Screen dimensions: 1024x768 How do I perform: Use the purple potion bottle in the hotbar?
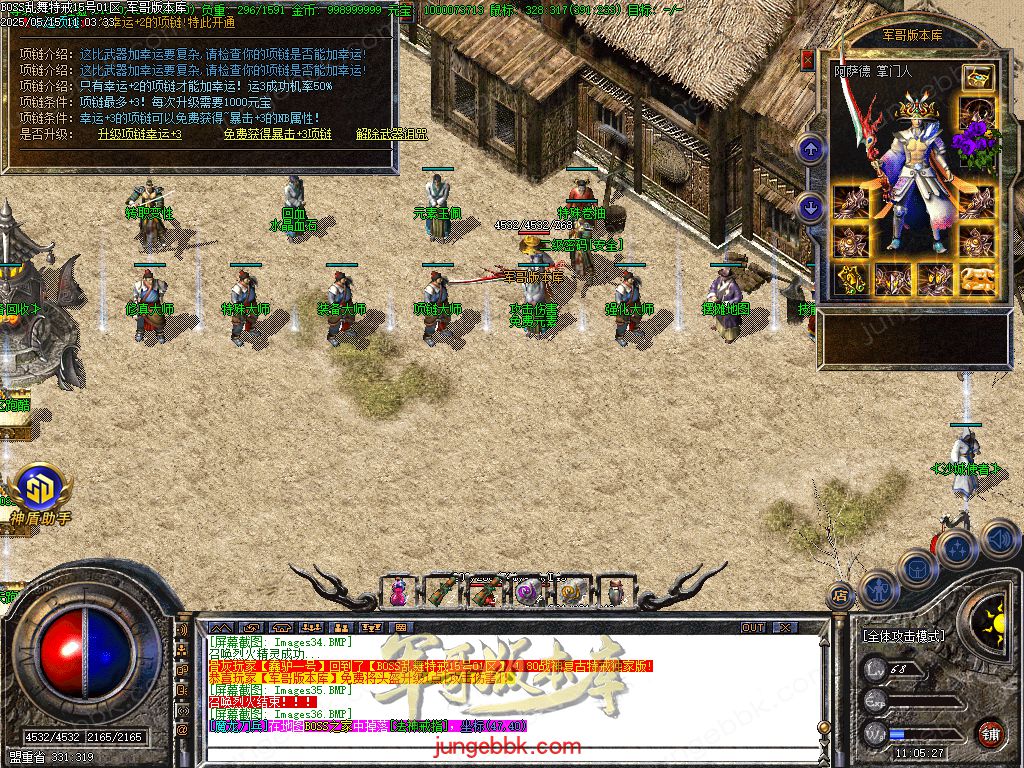coord(399,591)
